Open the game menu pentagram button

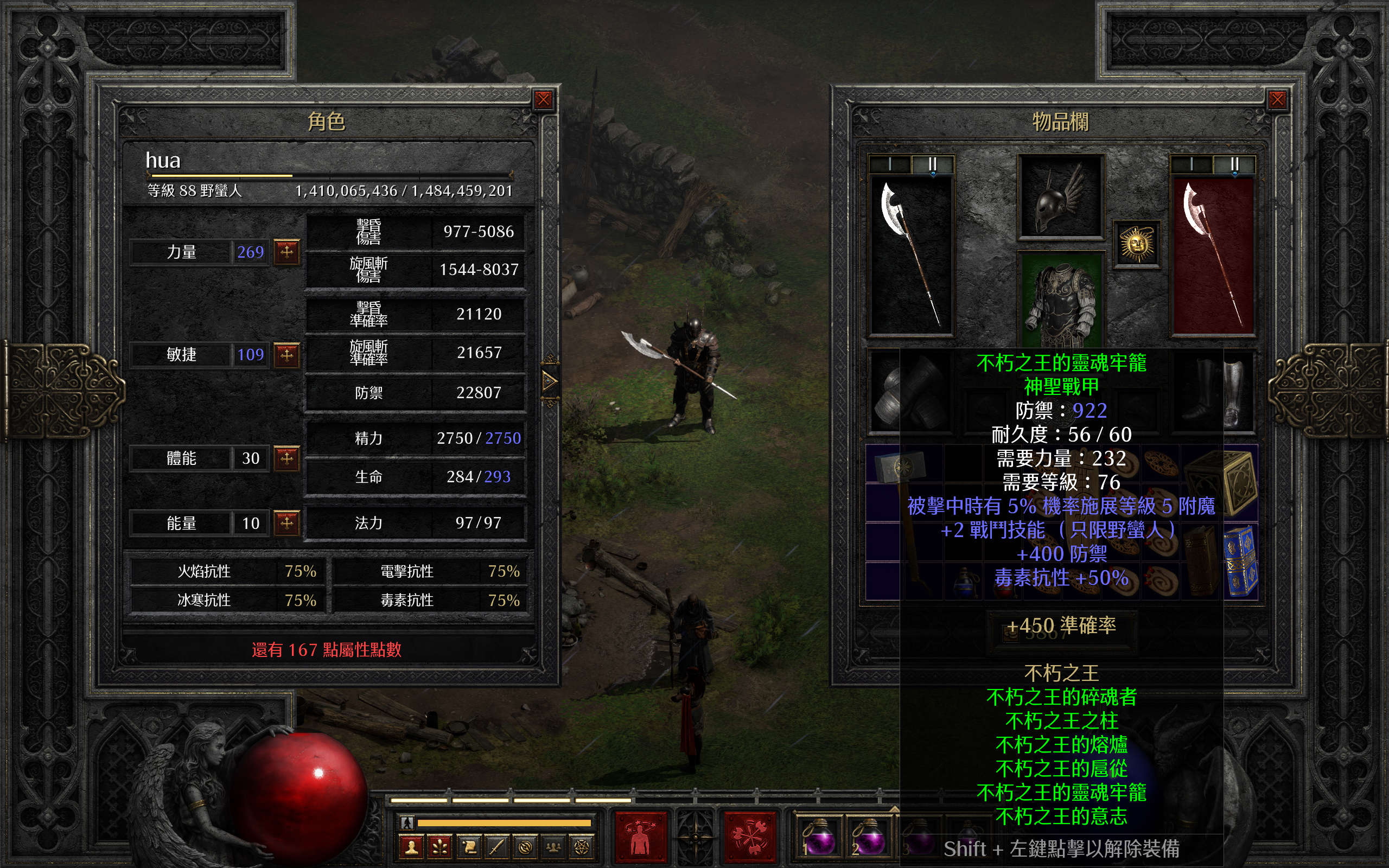[582, 847]
